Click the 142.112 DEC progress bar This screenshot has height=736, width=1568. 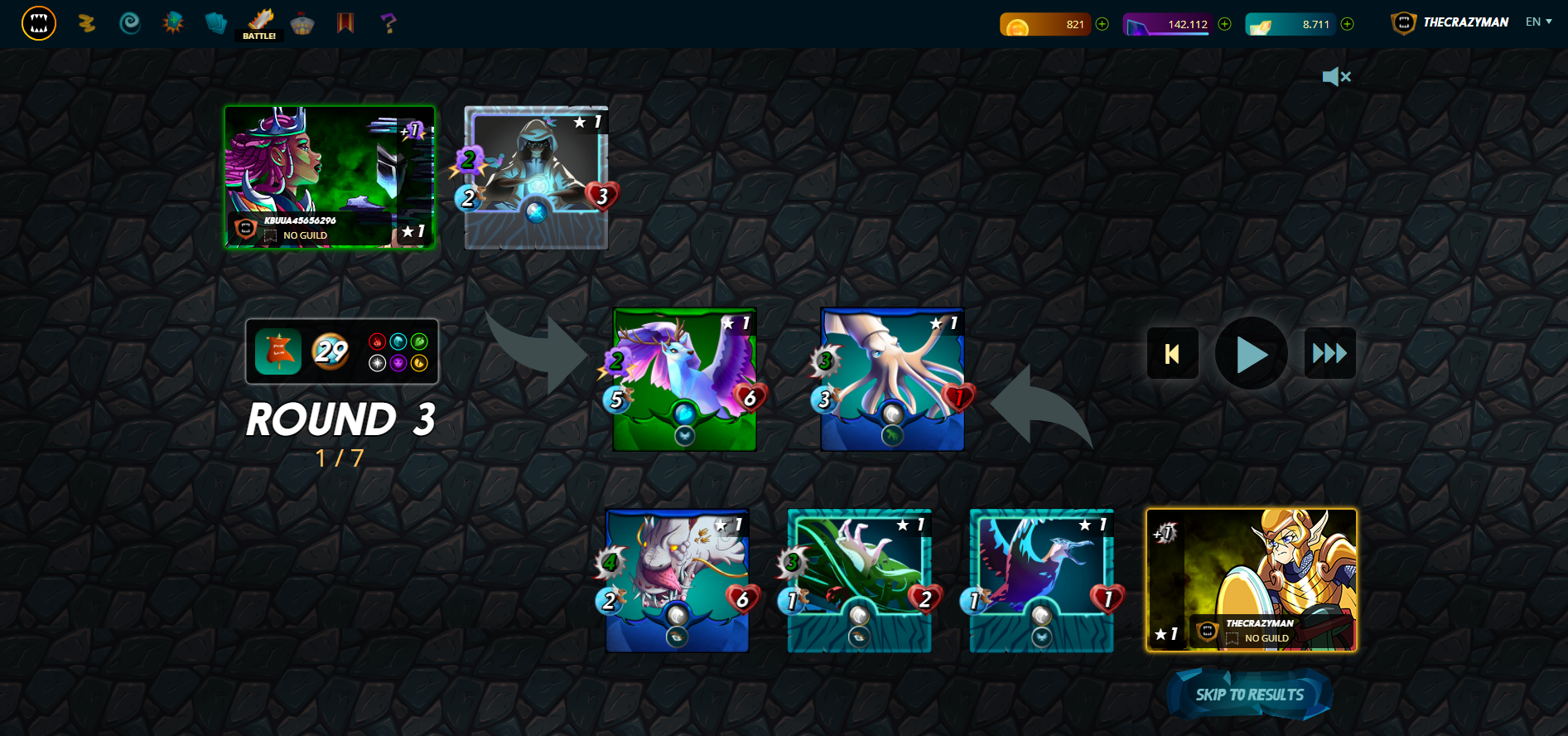point(1168,24)
